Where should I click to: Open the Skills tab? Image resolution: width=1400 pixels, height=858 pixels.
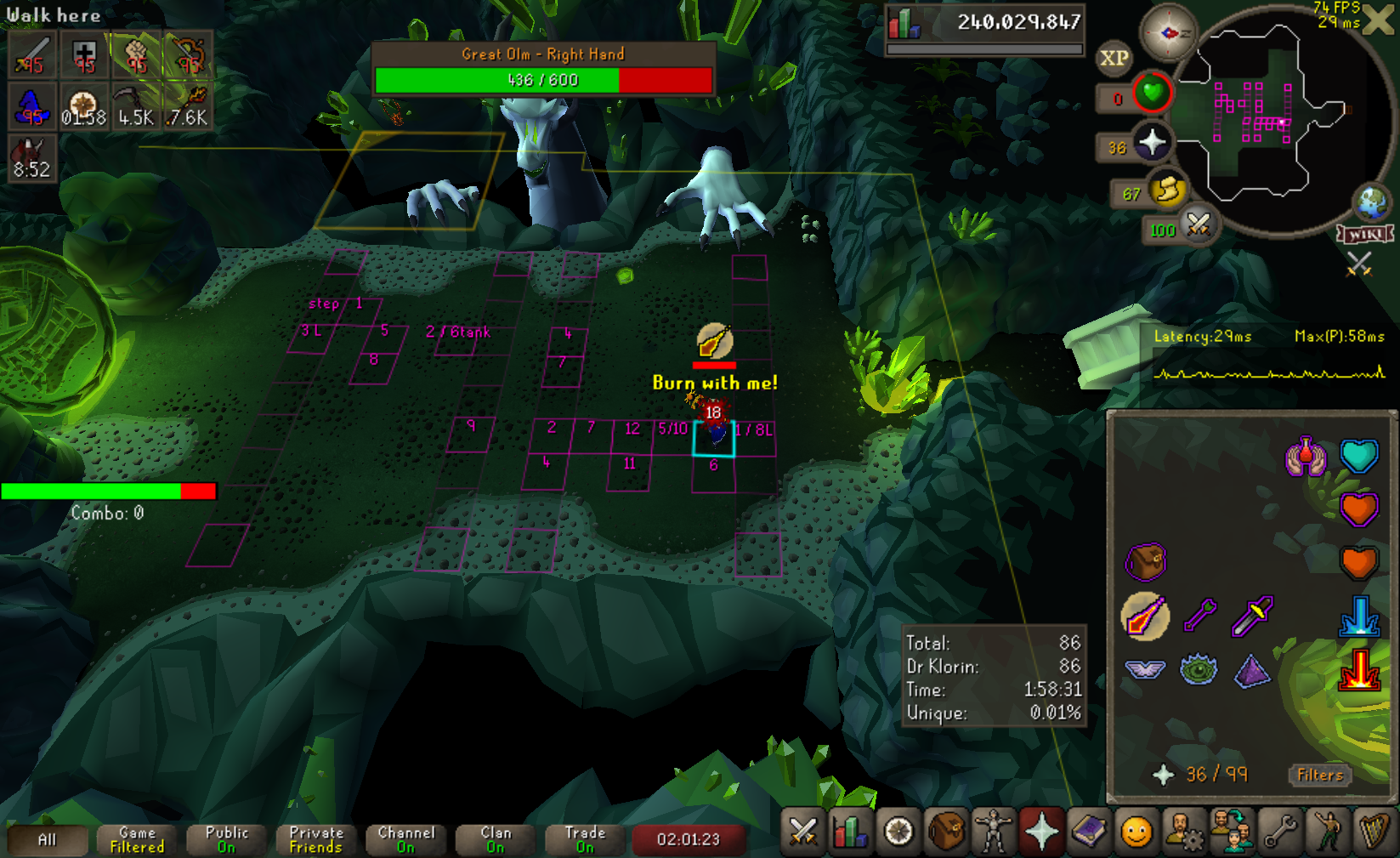click(851, 832)
